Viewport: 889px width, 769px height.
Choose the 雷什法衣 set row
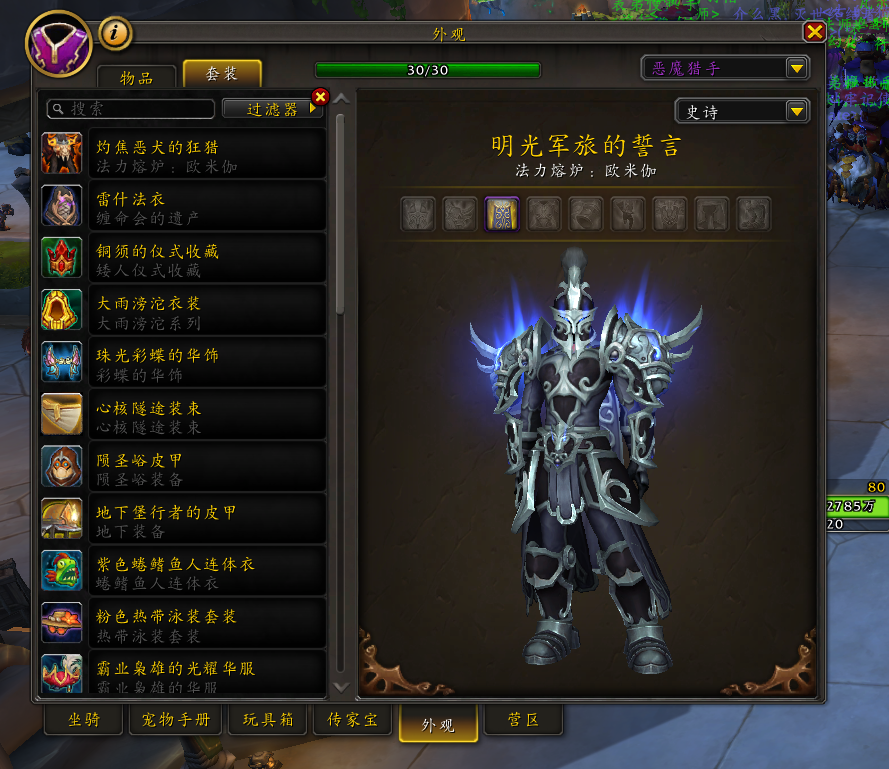[x=184, y=206]
